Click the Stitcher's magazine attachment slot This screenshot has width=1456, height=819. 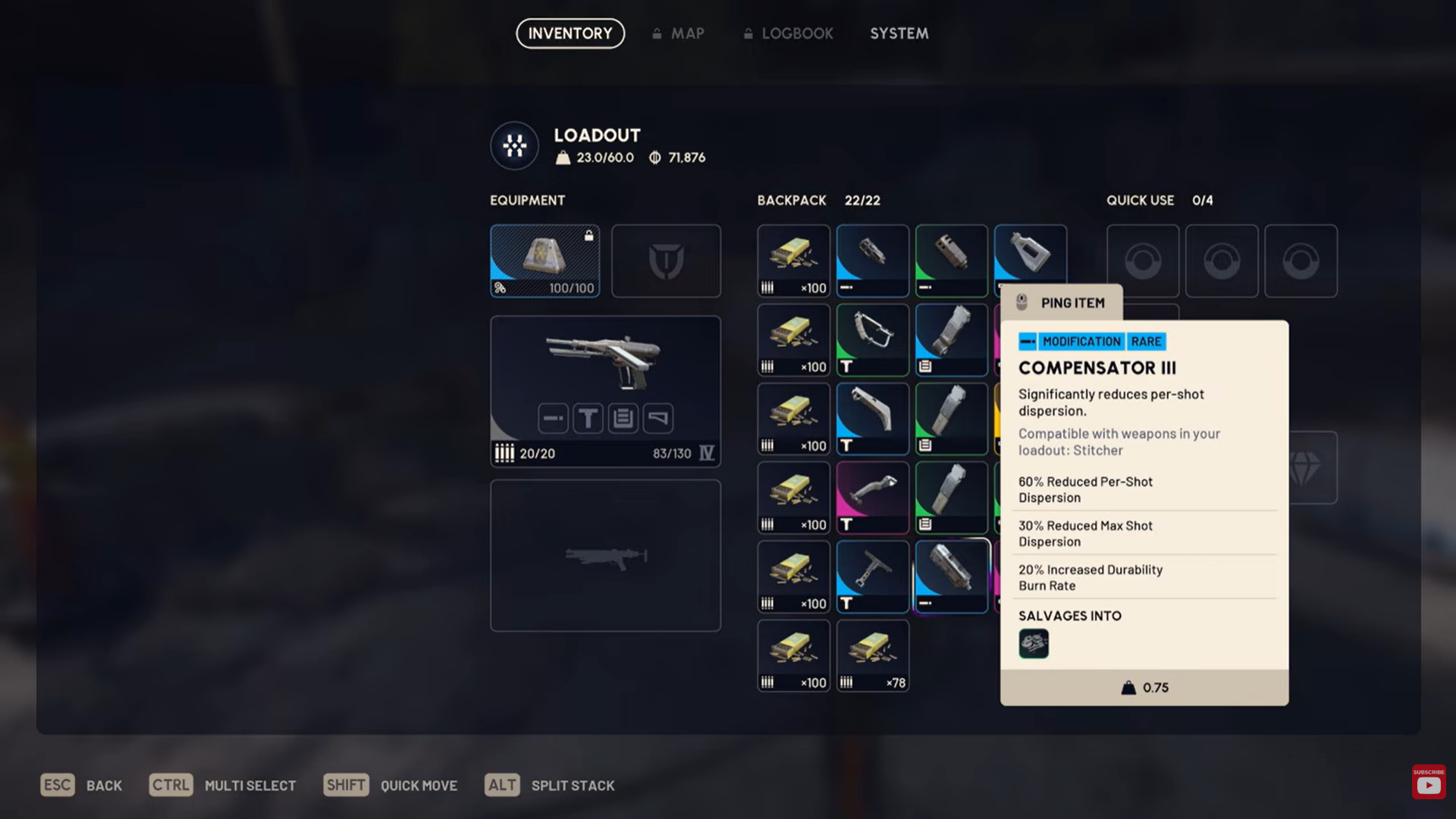pos(623,418)
